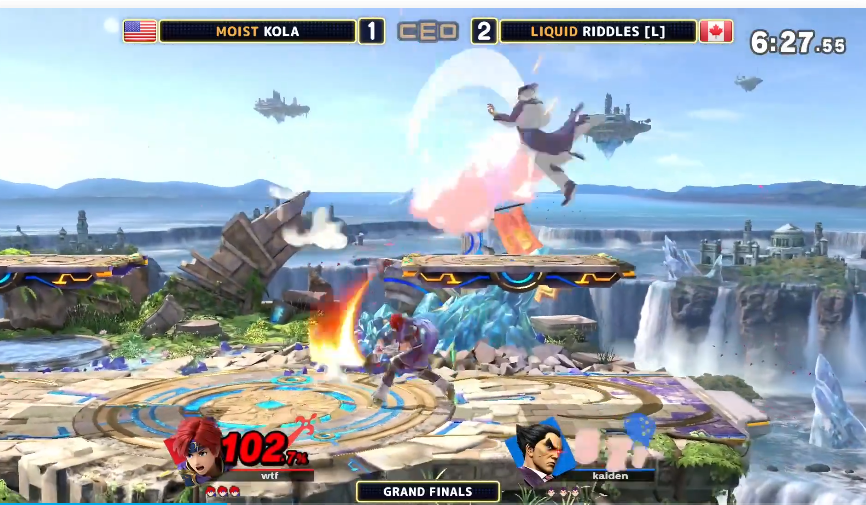Select the Grand Finals label
This screenshot has height=505, width=866.
pos(428,491)
